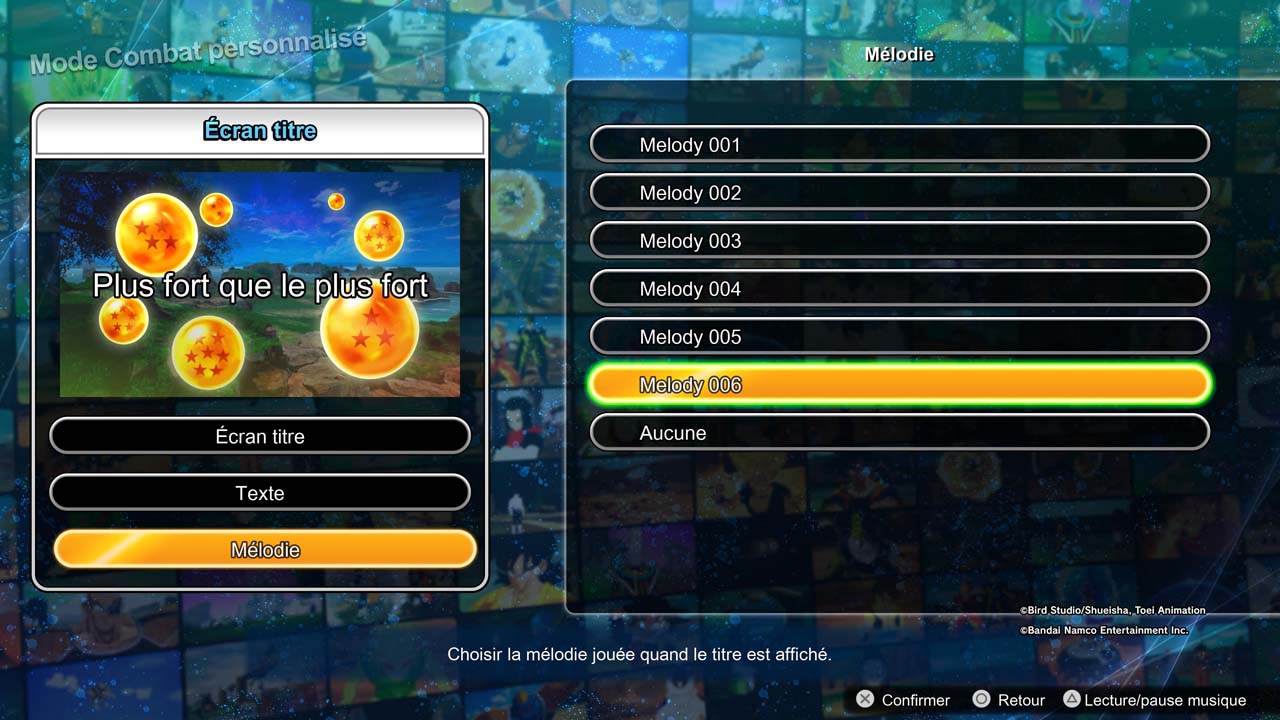
Task: Select Melody 001 from the list
Action: click(899, 145)
